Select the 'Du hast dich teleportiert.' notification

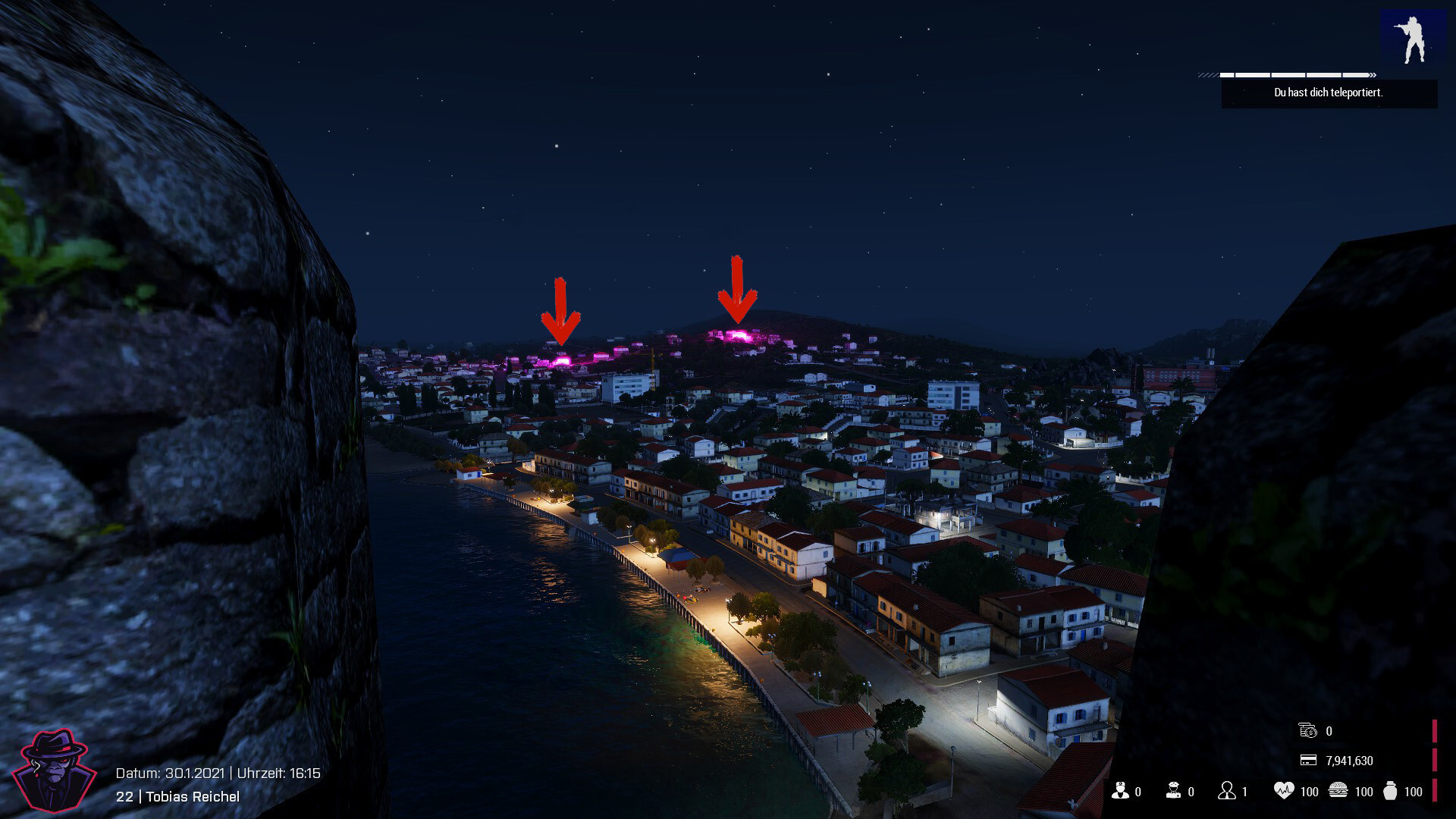click(x=1329, y=93)
